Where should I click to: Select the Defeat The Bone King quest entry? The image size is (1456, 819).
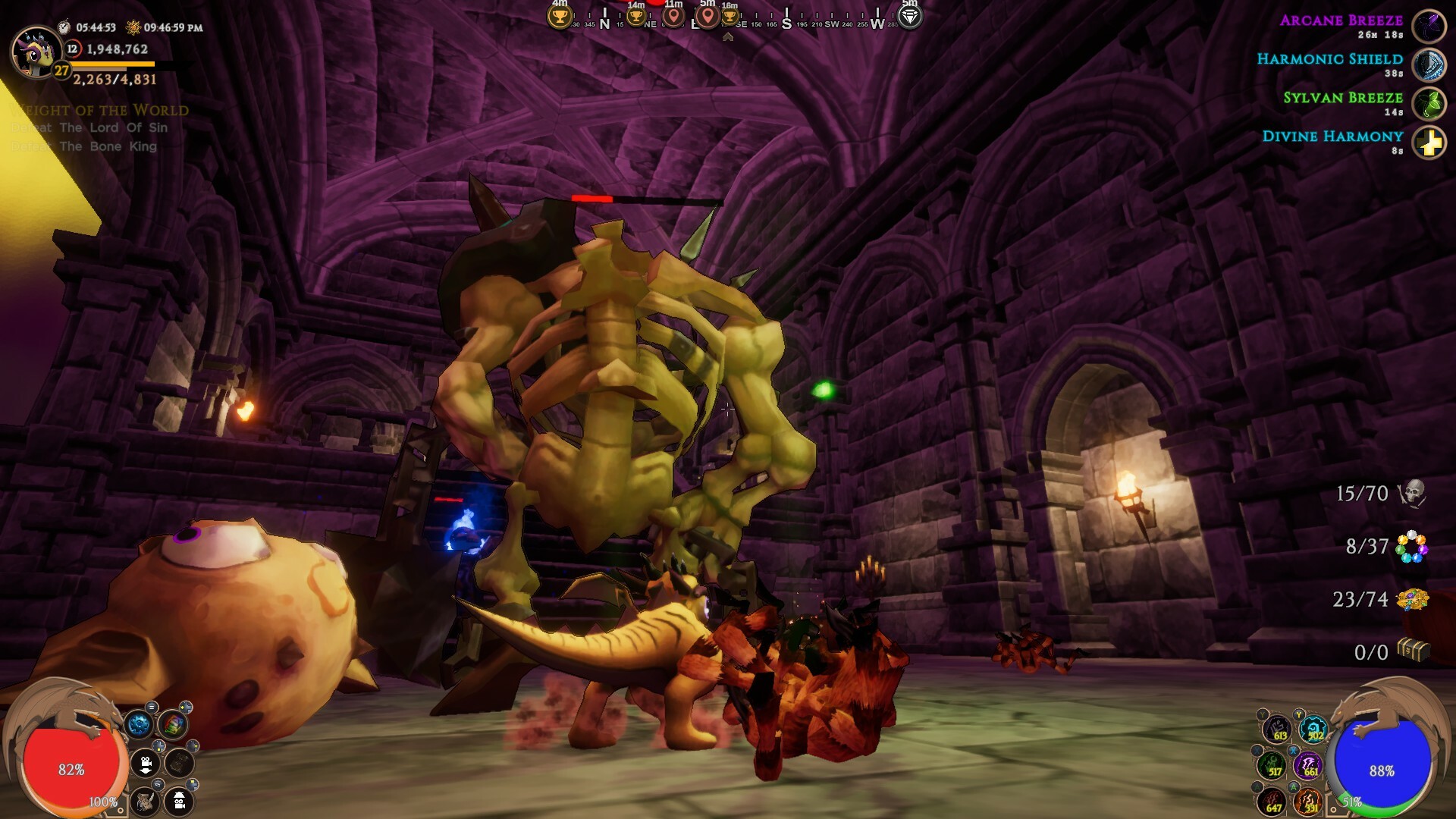point(83,145)
